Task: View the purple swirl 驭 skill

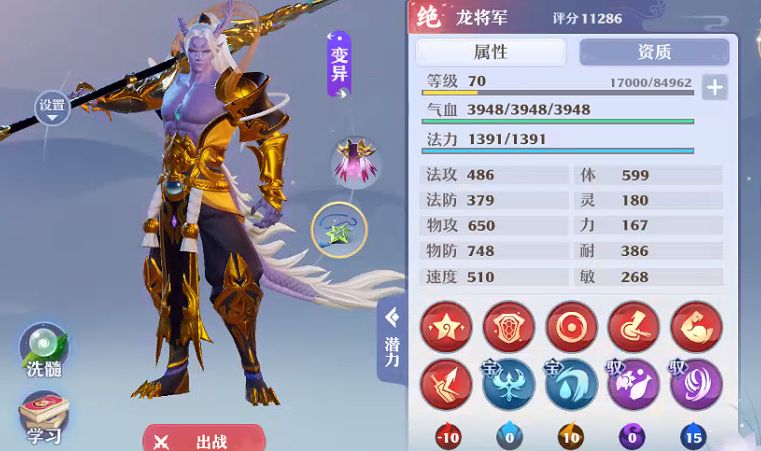Action: 696,385
